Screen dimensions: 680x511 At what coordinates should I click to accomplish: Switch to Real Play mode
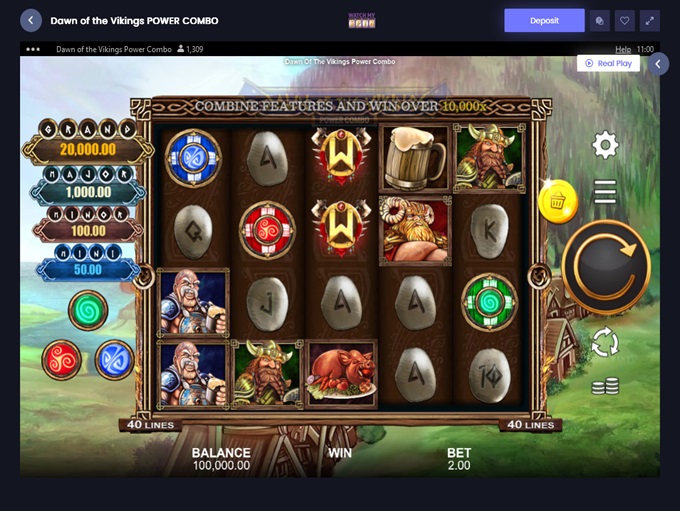pos(608,63)
